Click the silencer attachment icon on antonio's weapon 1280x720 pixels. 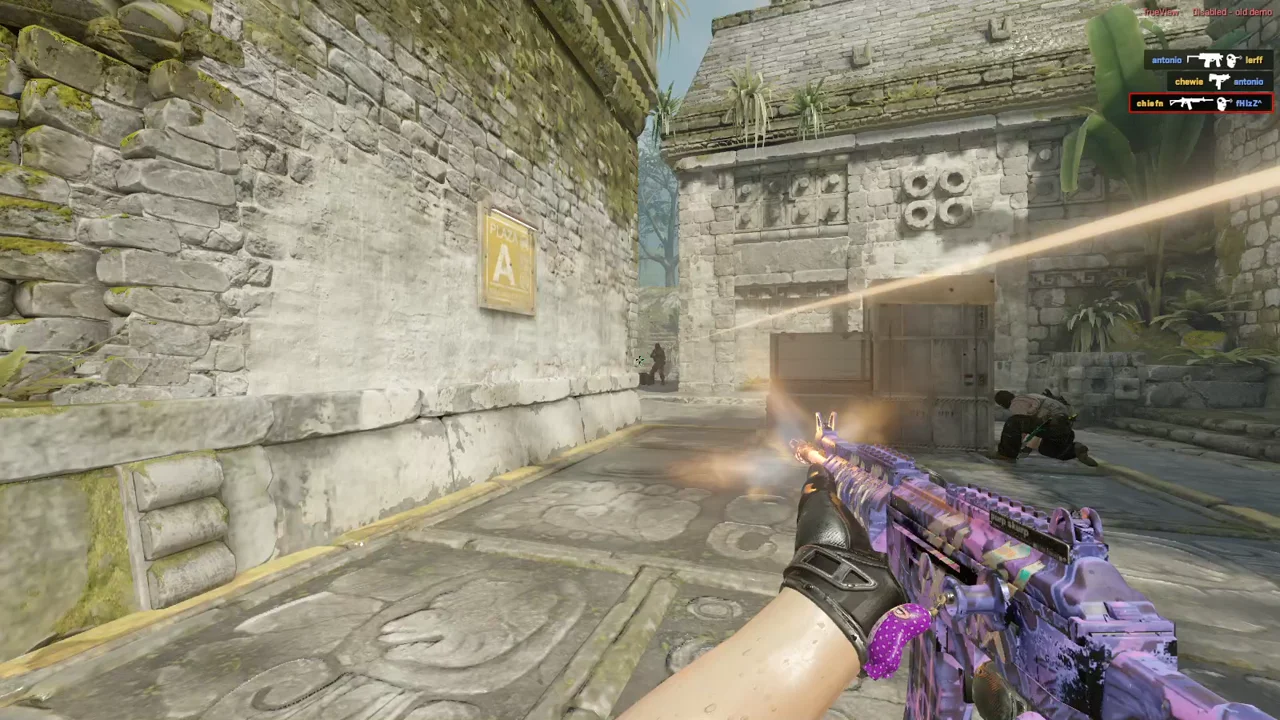[1190, 58]
